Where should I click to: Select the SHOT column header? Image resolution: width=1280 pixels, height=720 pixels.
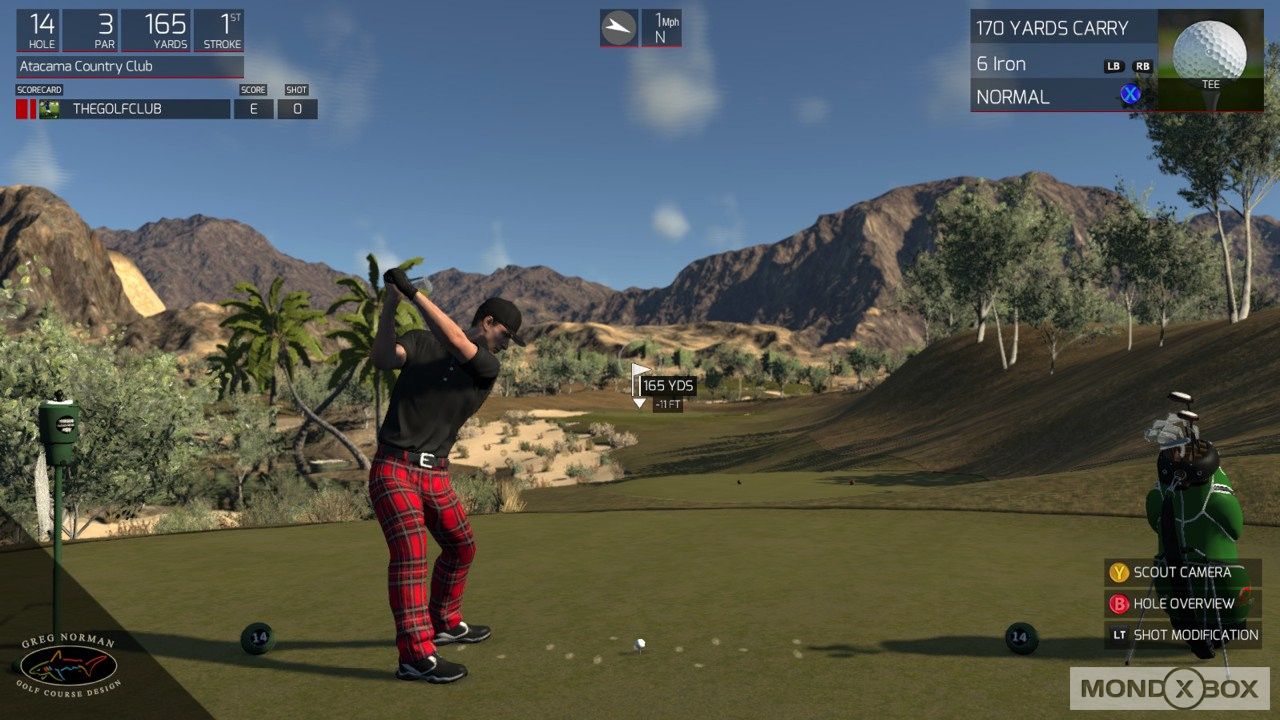(296, 89)
